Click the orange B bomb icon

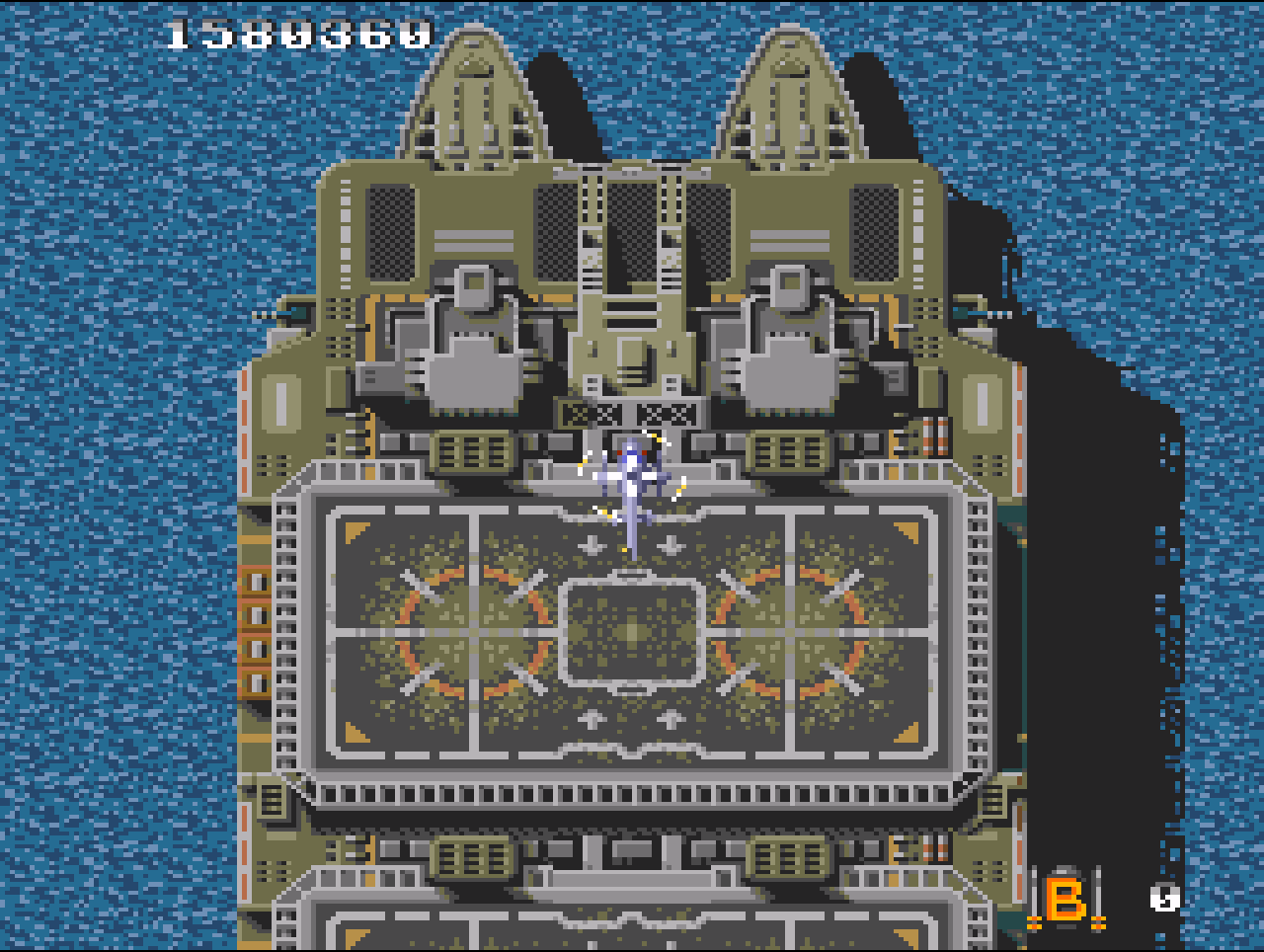pyautogui.click(x=1065, y=900)
